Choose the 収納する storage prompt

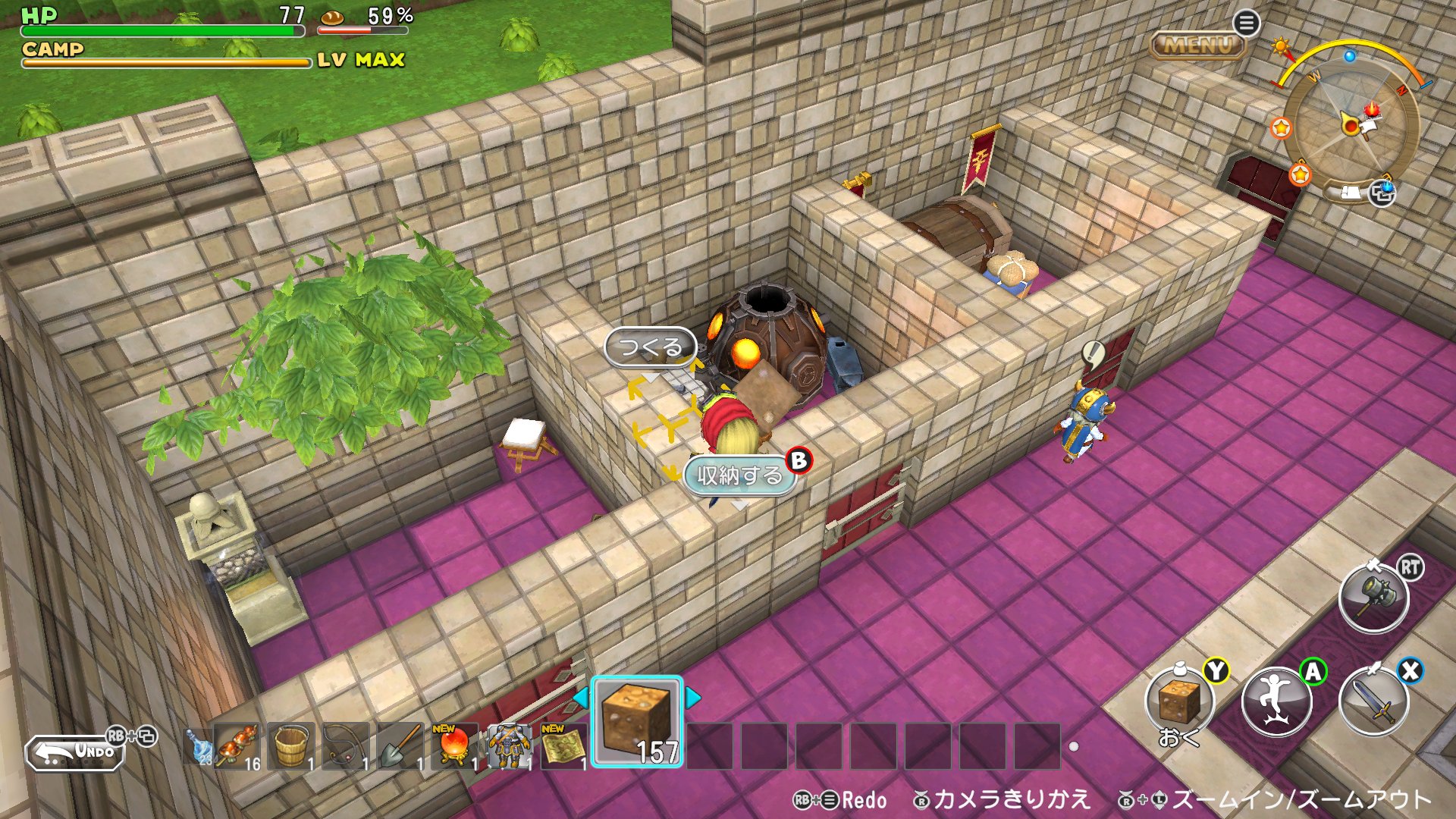(x=739, y=475)
